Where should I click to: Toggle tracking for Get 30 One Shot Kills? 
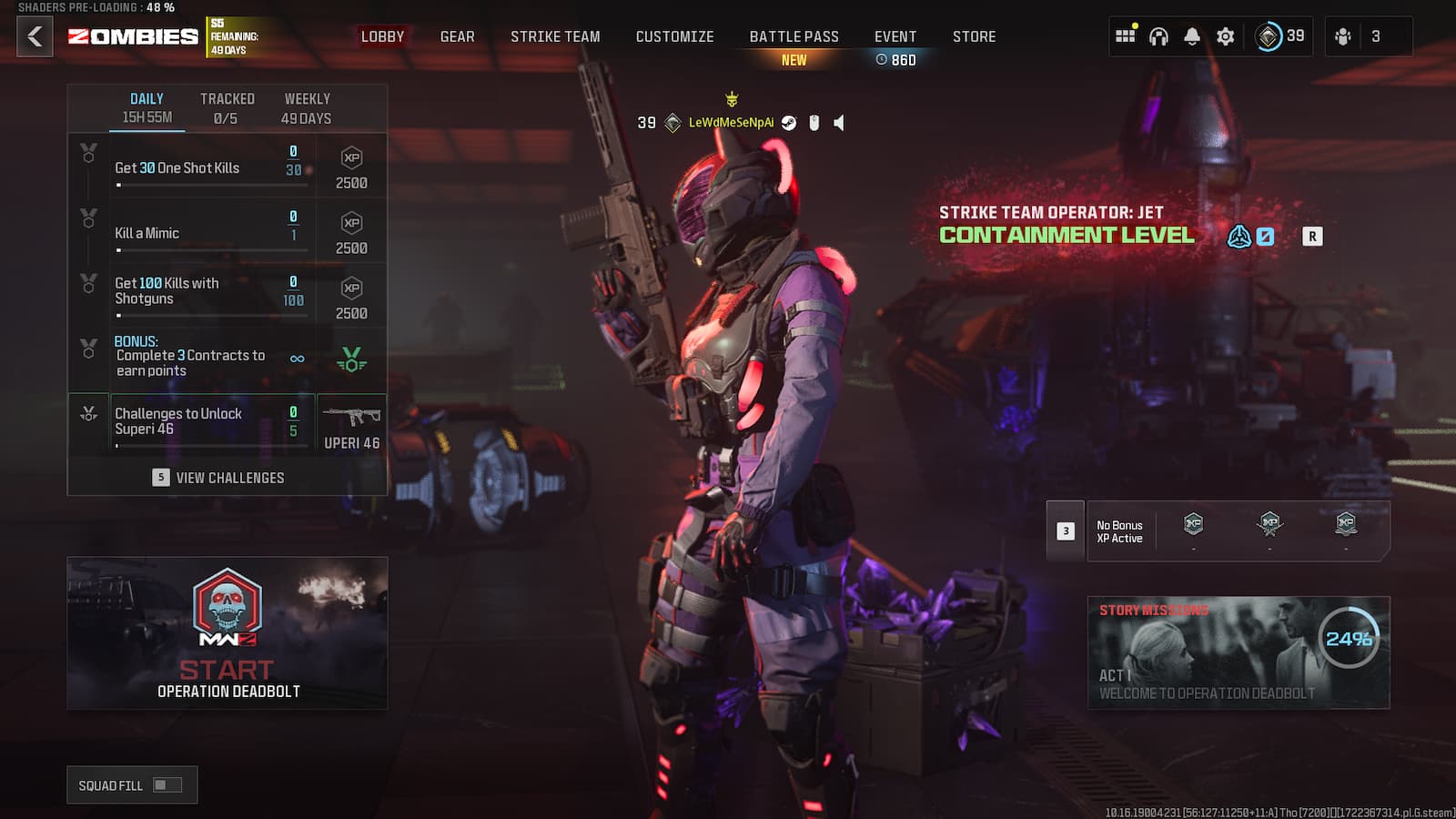pos(87,151)
